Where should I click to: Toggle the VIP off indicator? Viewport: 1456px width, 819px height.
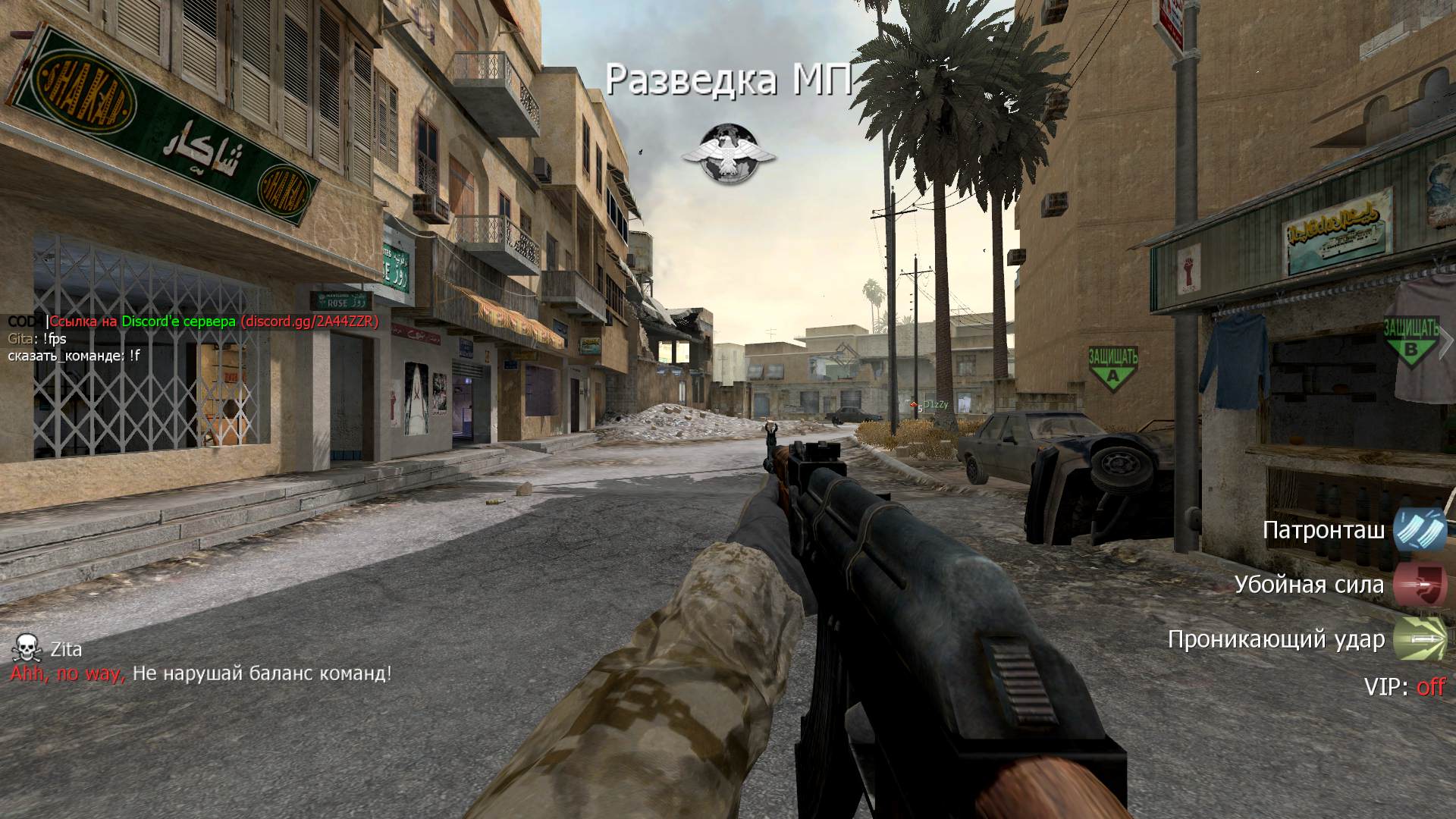[1404, 687]
